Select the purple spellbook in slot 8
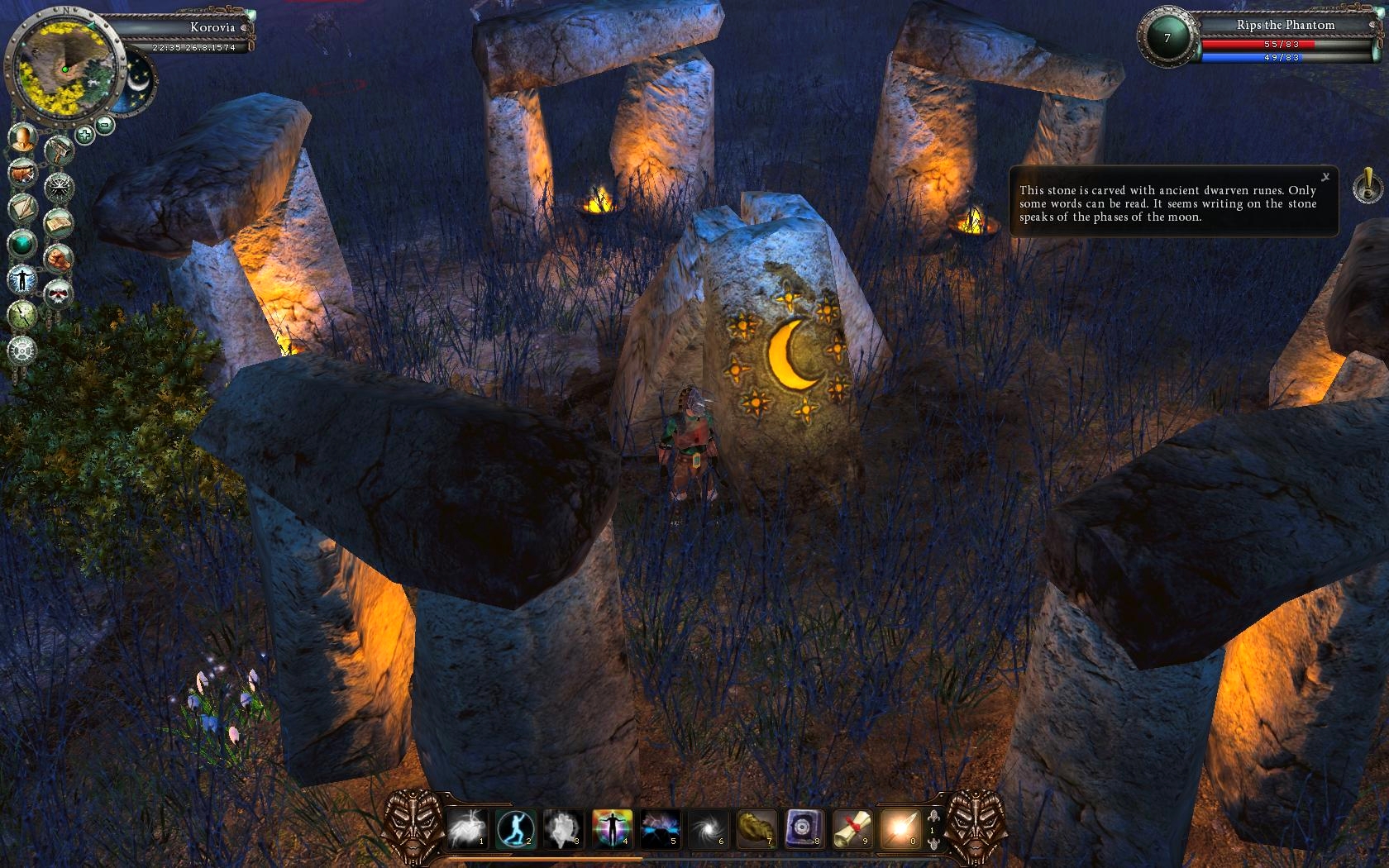The height and width of the screenshot is (868, 1389). click(x=803, y=827)
